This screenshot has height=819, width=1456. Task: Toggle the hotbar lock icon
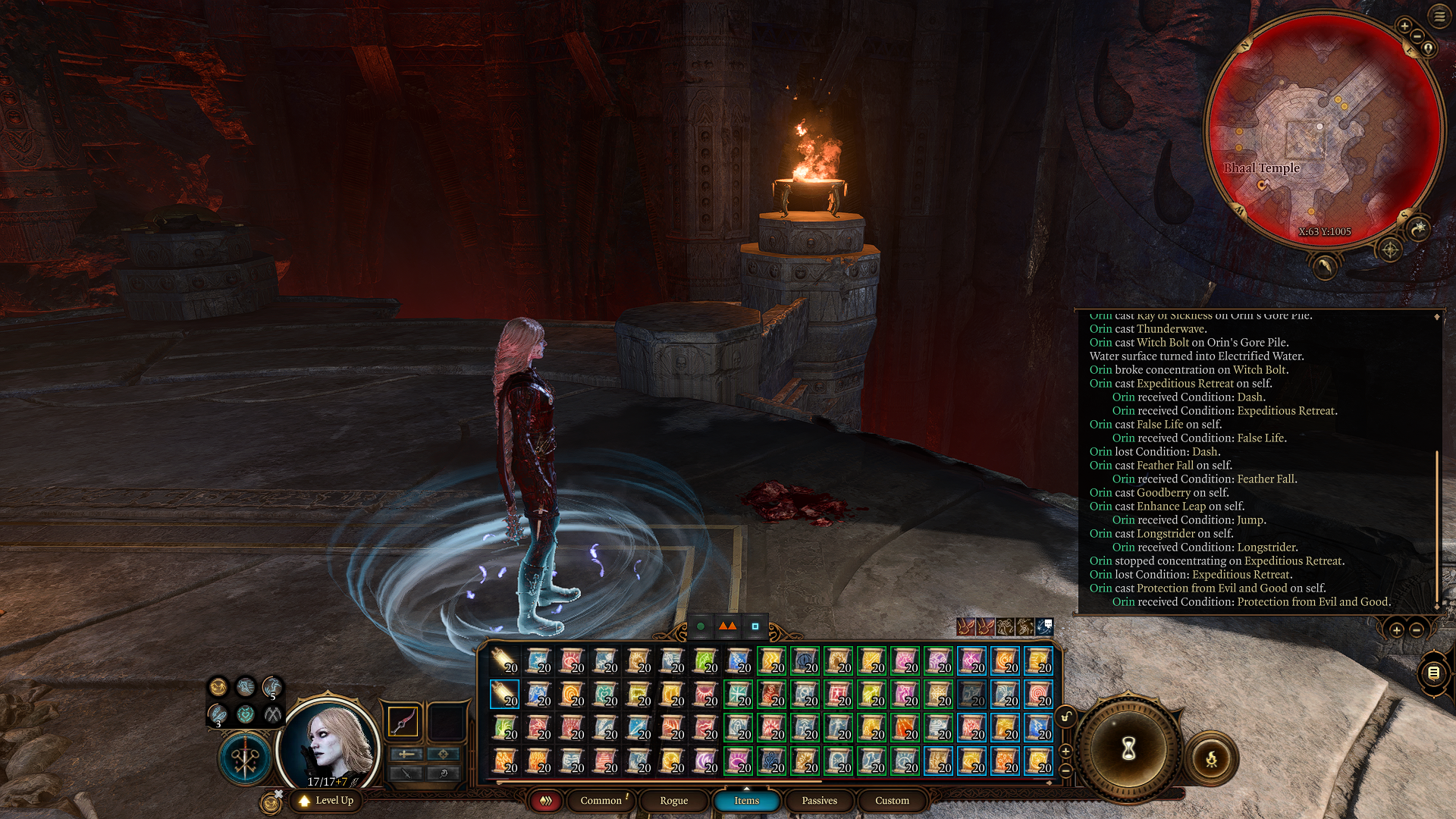point(1066,717)
